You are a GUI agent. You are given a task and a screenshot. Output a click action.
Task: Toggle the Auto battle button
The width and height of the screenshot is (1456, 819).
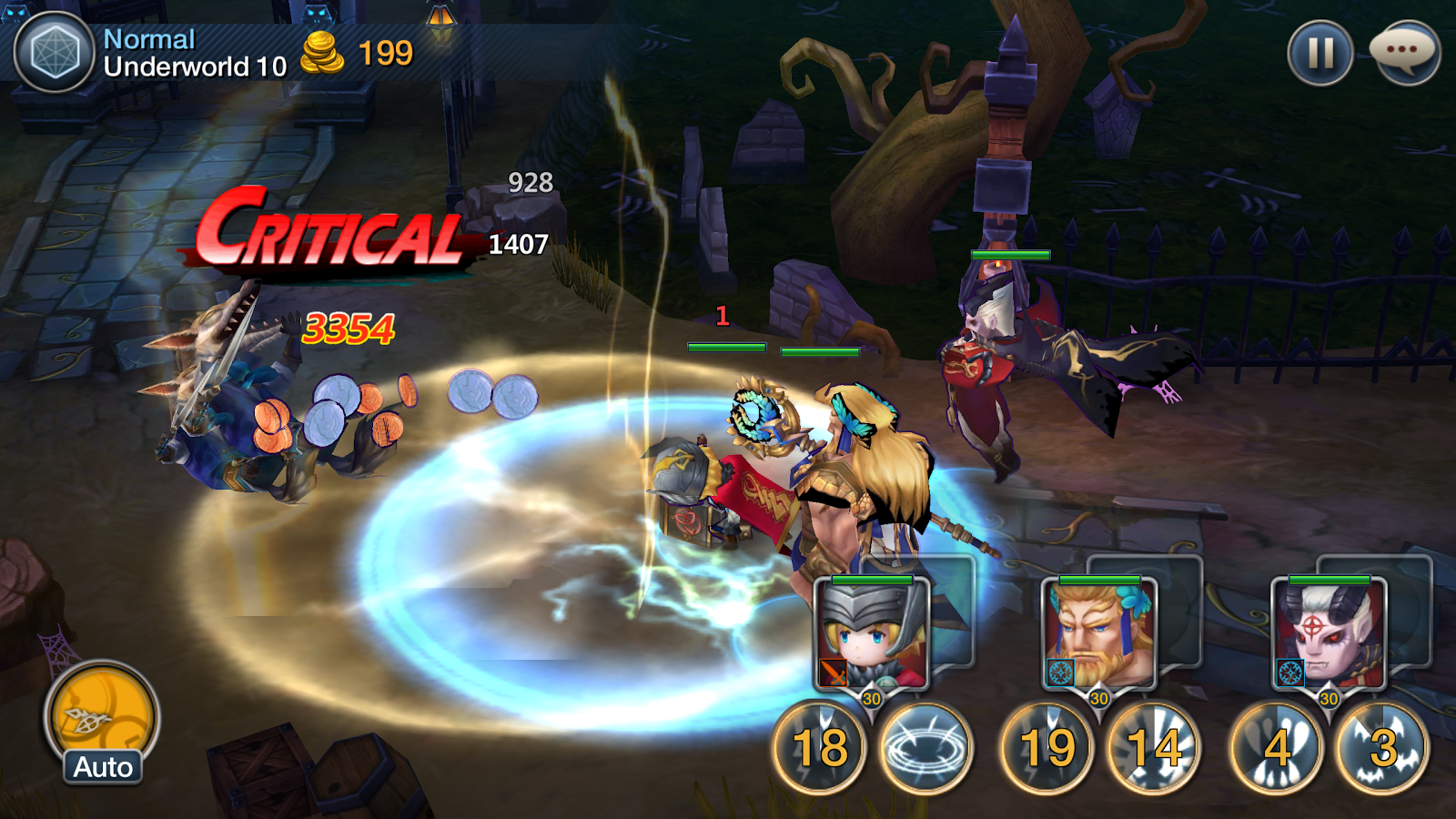tap(102, 723)
